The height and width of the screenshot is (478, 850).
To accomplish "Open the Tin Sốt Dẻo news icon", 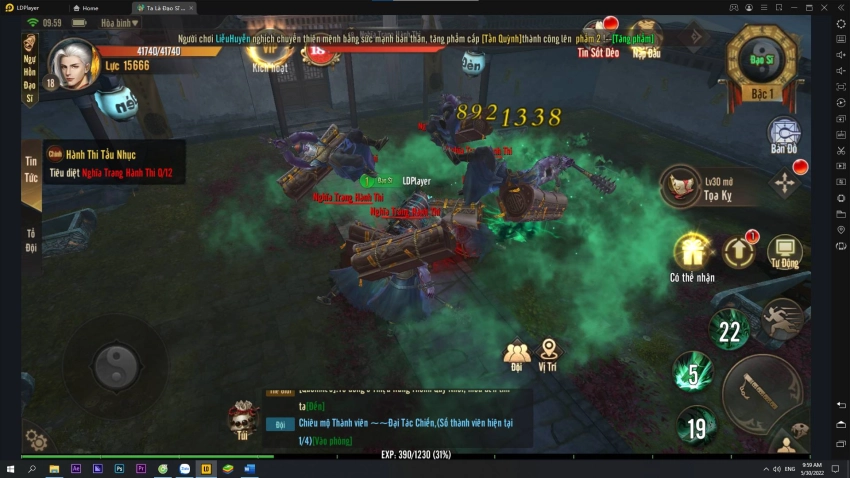I will (x=598, y=38).
